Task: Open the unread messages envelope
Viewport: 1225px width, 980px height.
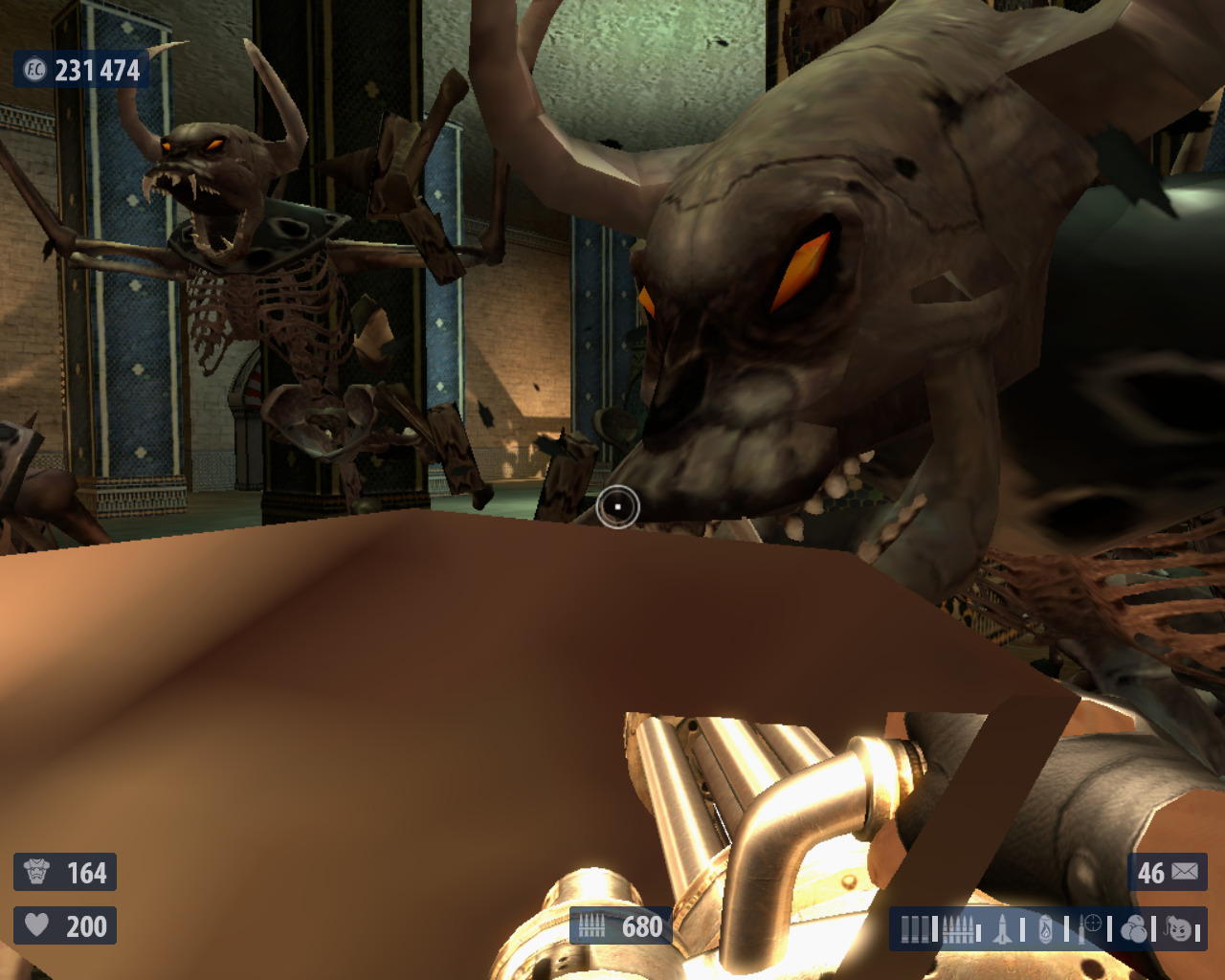Action: coord(1184,872)
